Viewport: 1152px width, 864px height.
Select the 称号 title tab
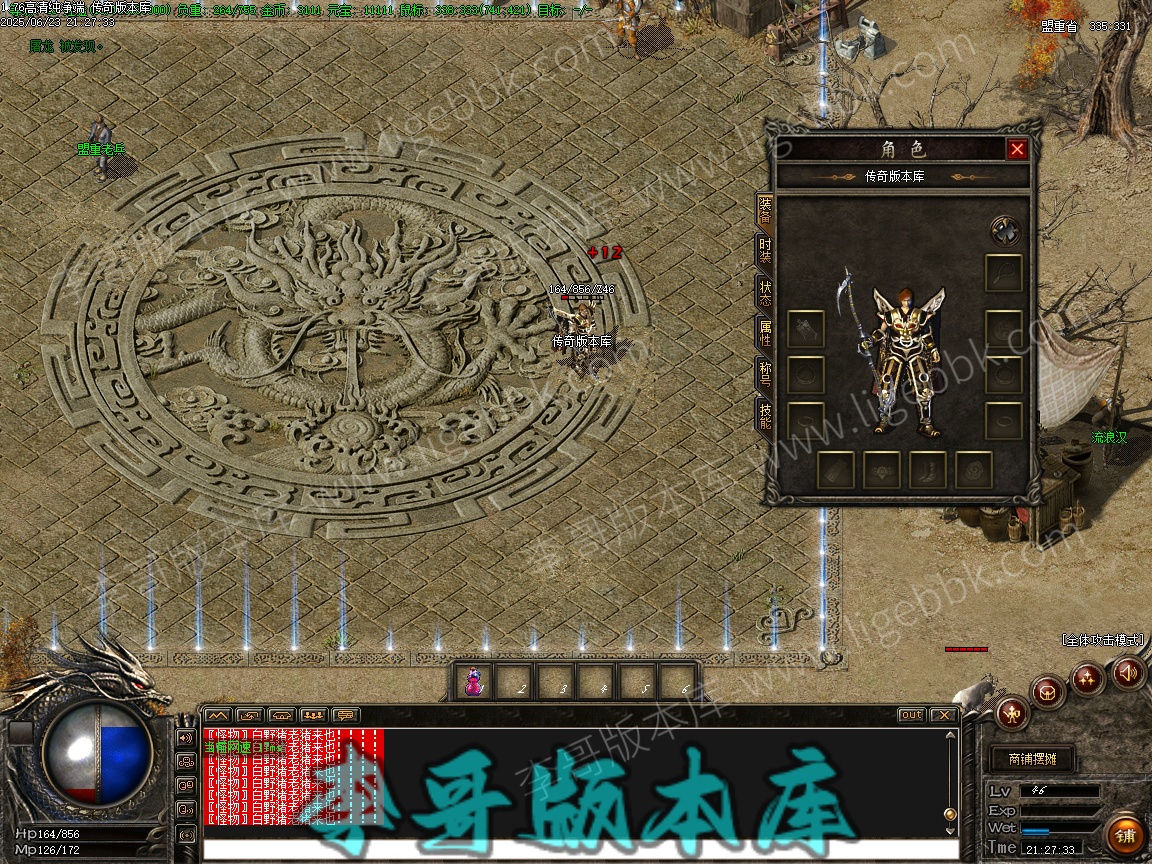pyautogui.click(x=765, y=373)
